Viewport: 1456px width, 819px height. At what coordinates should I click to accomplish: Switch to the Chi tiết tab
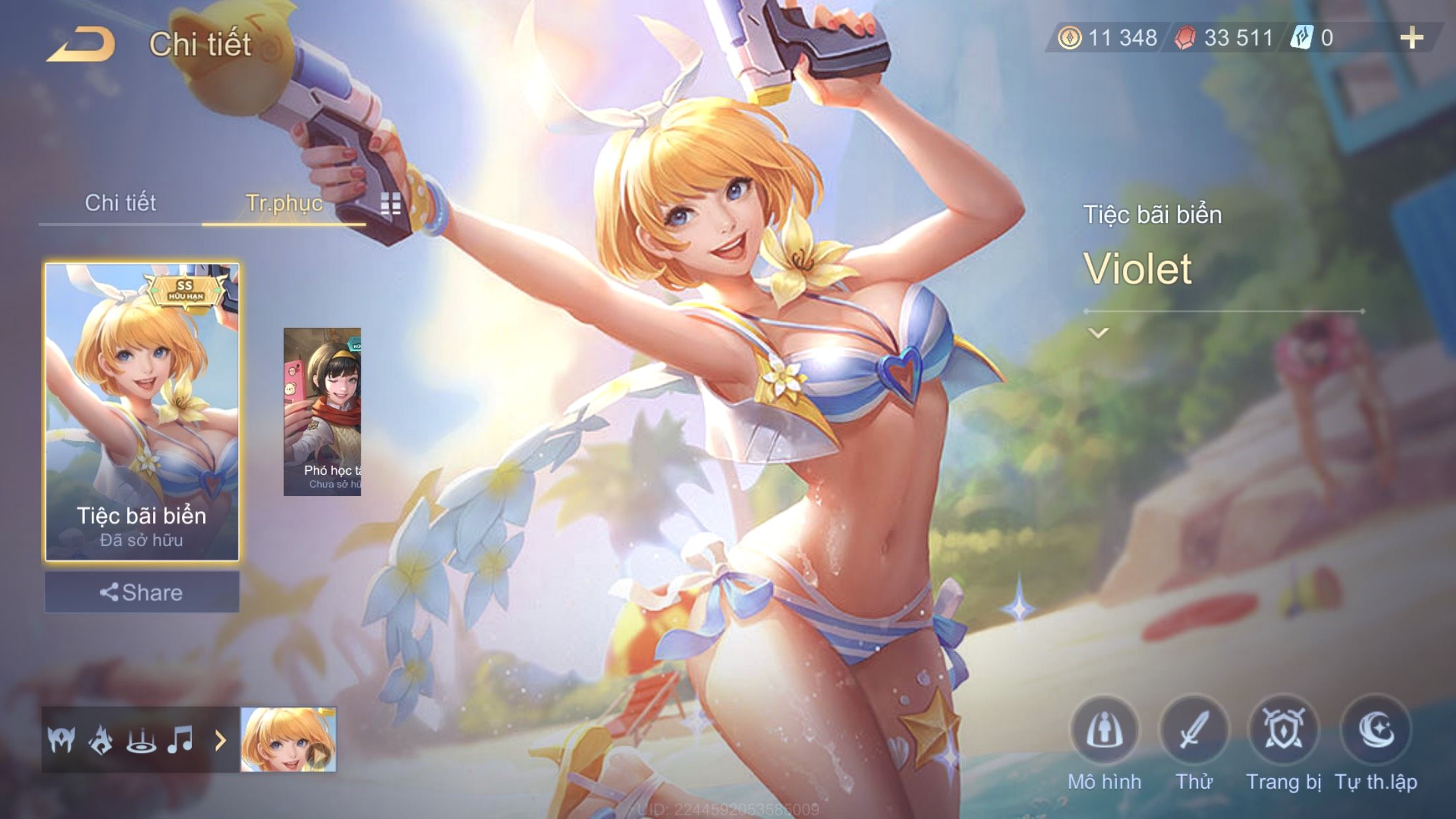120,203
